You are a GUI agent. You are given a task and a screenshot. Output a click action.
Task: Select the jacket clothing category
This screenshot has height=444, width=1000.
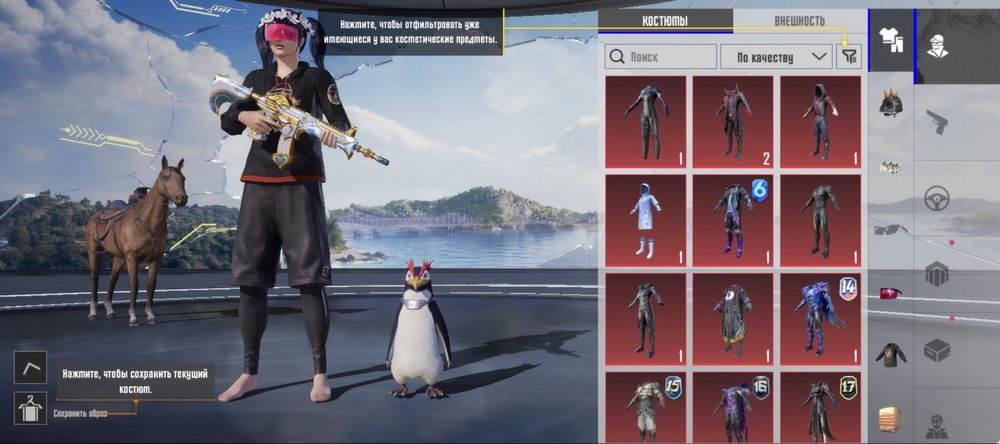[890, 353]
